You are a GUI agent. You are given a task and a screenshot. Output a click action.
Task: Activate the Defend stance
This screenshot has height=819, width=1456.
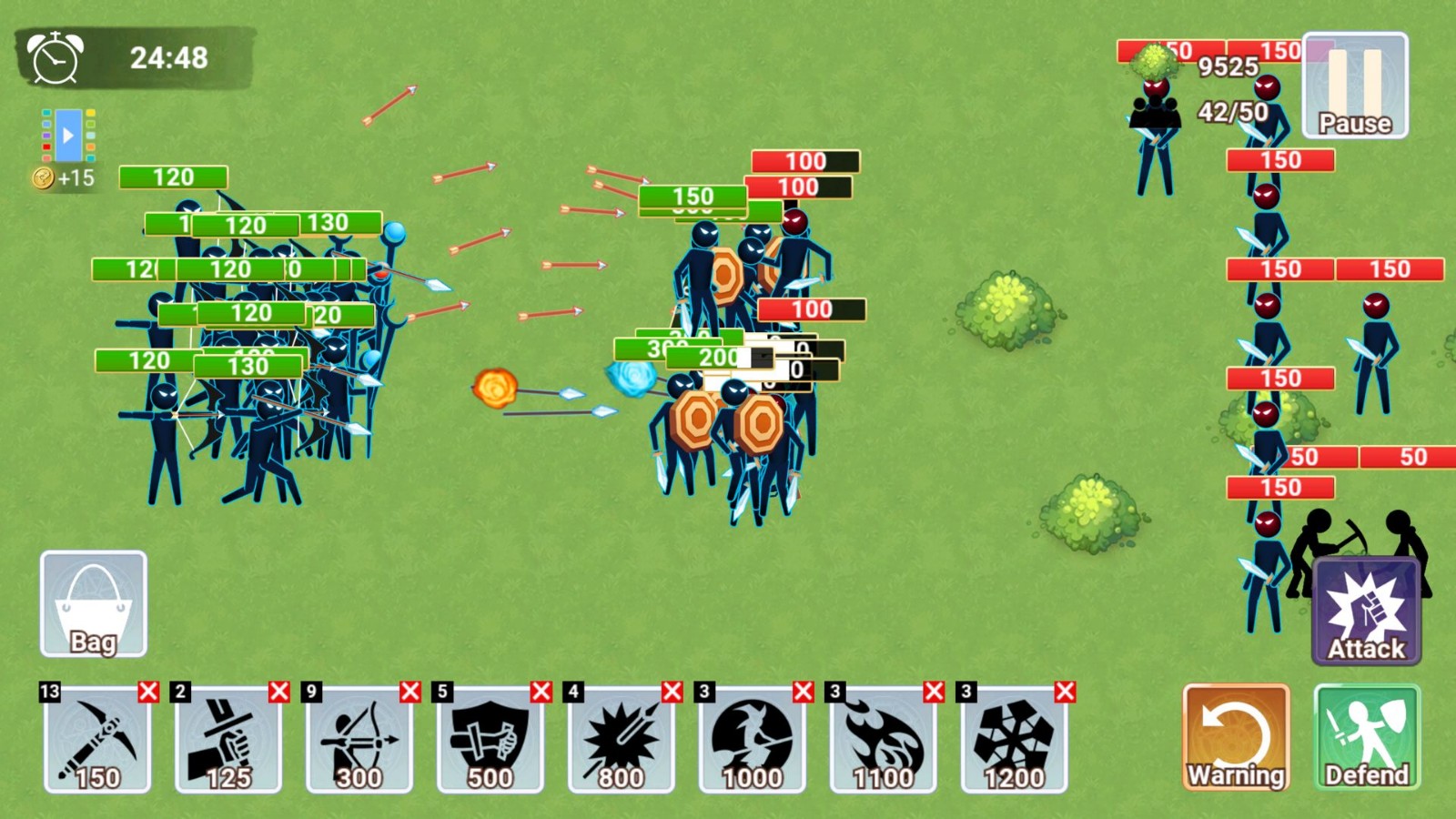(x=1366, y=737)
